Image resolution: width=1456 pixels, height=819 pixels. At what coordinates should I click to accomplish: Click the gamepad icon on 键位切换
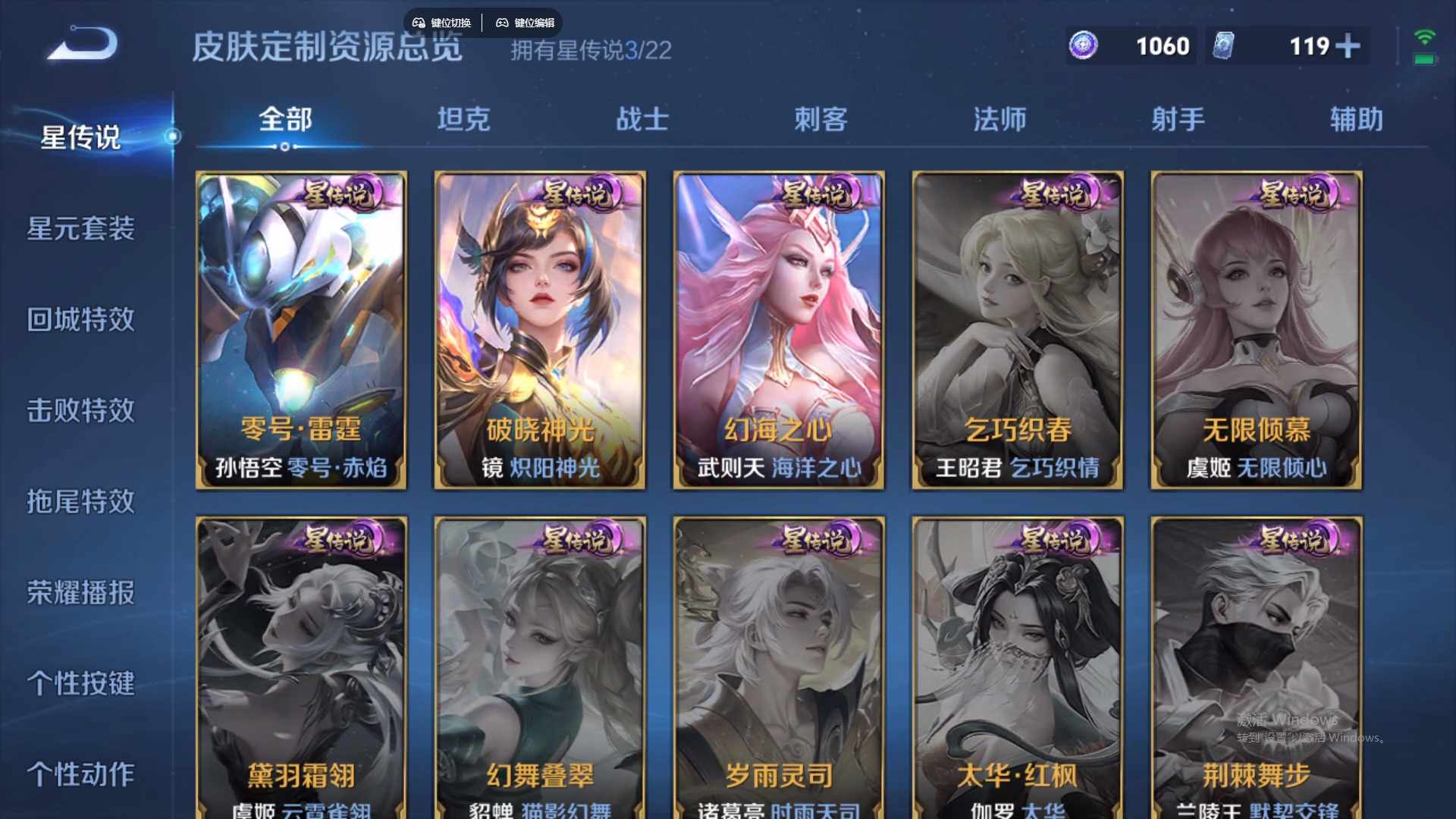coord(418,23)
